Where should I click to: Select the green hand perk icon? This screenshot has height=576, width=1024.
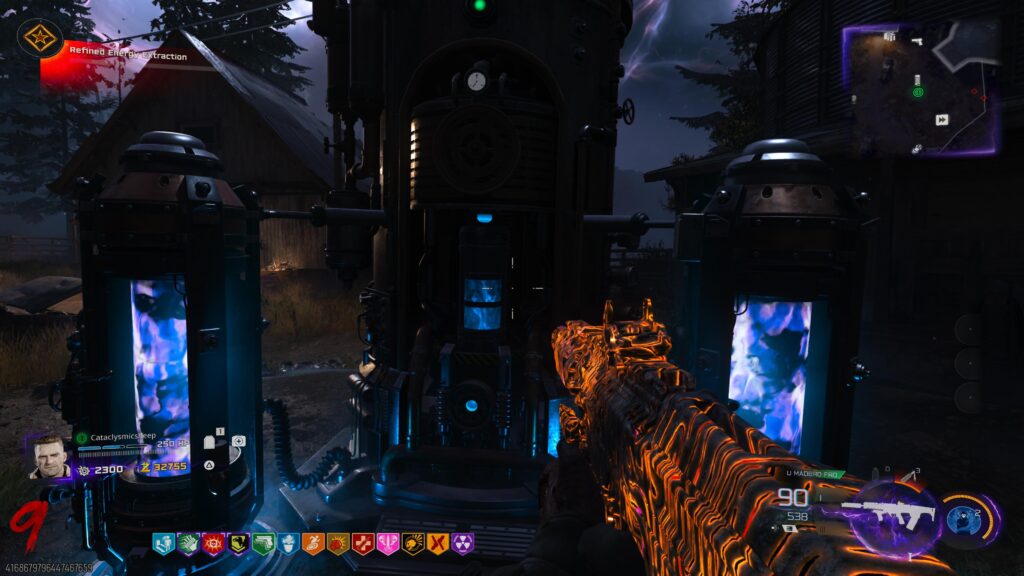[x=188, y=544]
